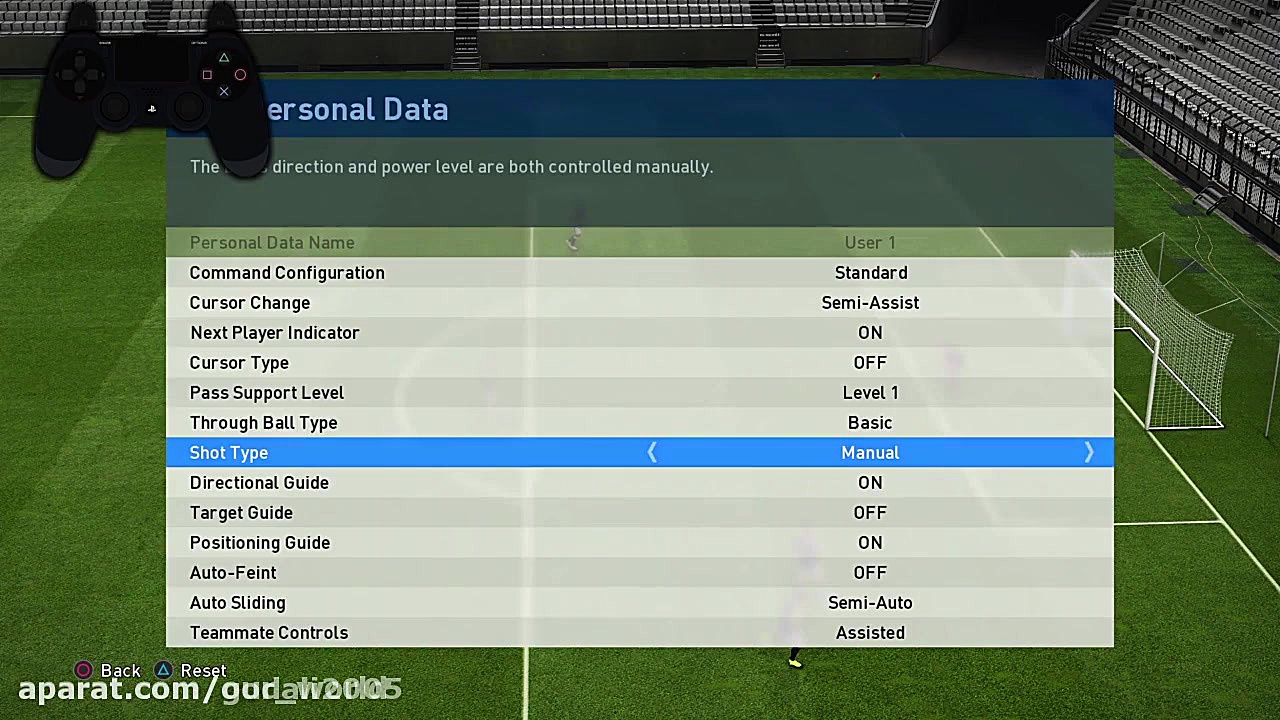Image resolution: width=1280 pixels, height=720 pixels.
Task: Turn Cursor Type on
Action: (x=870, y=362)
